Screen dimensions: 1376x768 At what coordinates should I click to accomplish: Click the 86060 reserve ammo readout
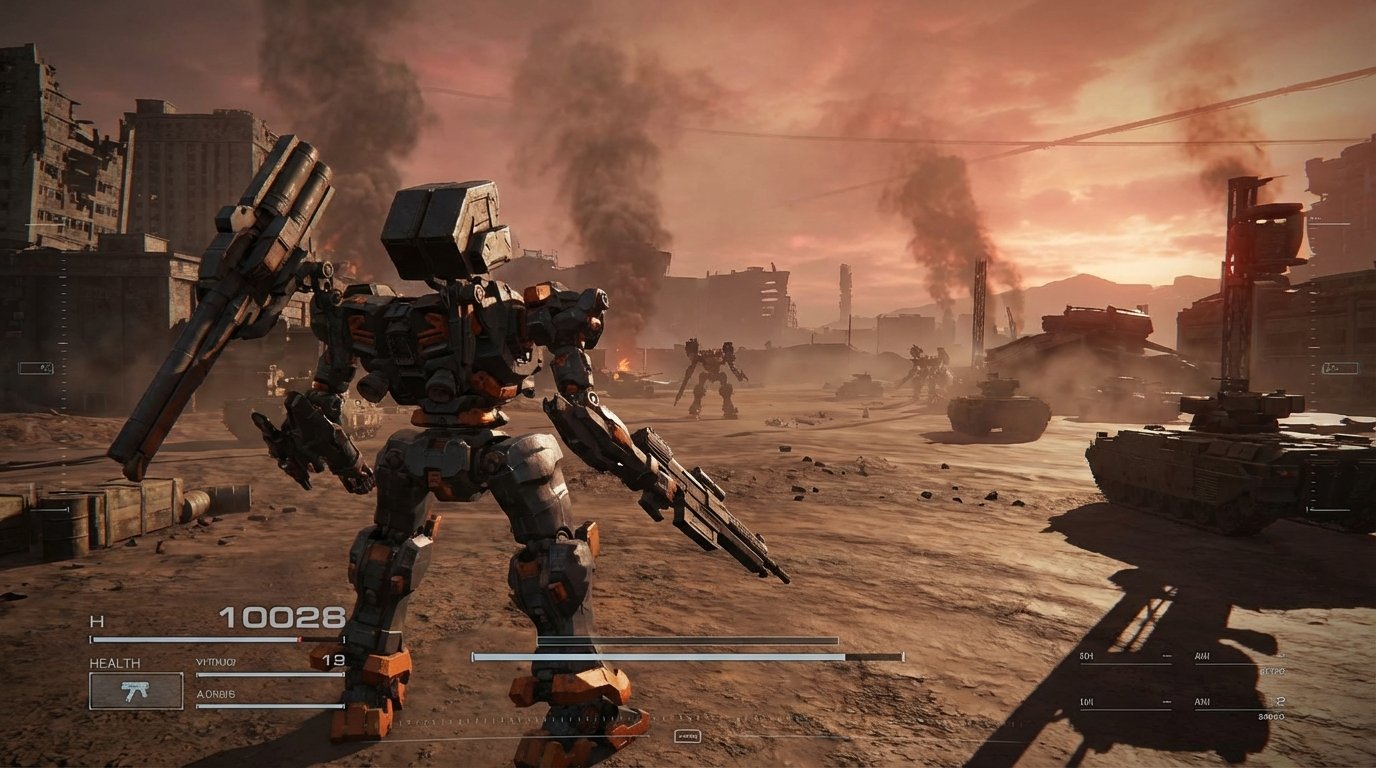tap(1272, 717)
